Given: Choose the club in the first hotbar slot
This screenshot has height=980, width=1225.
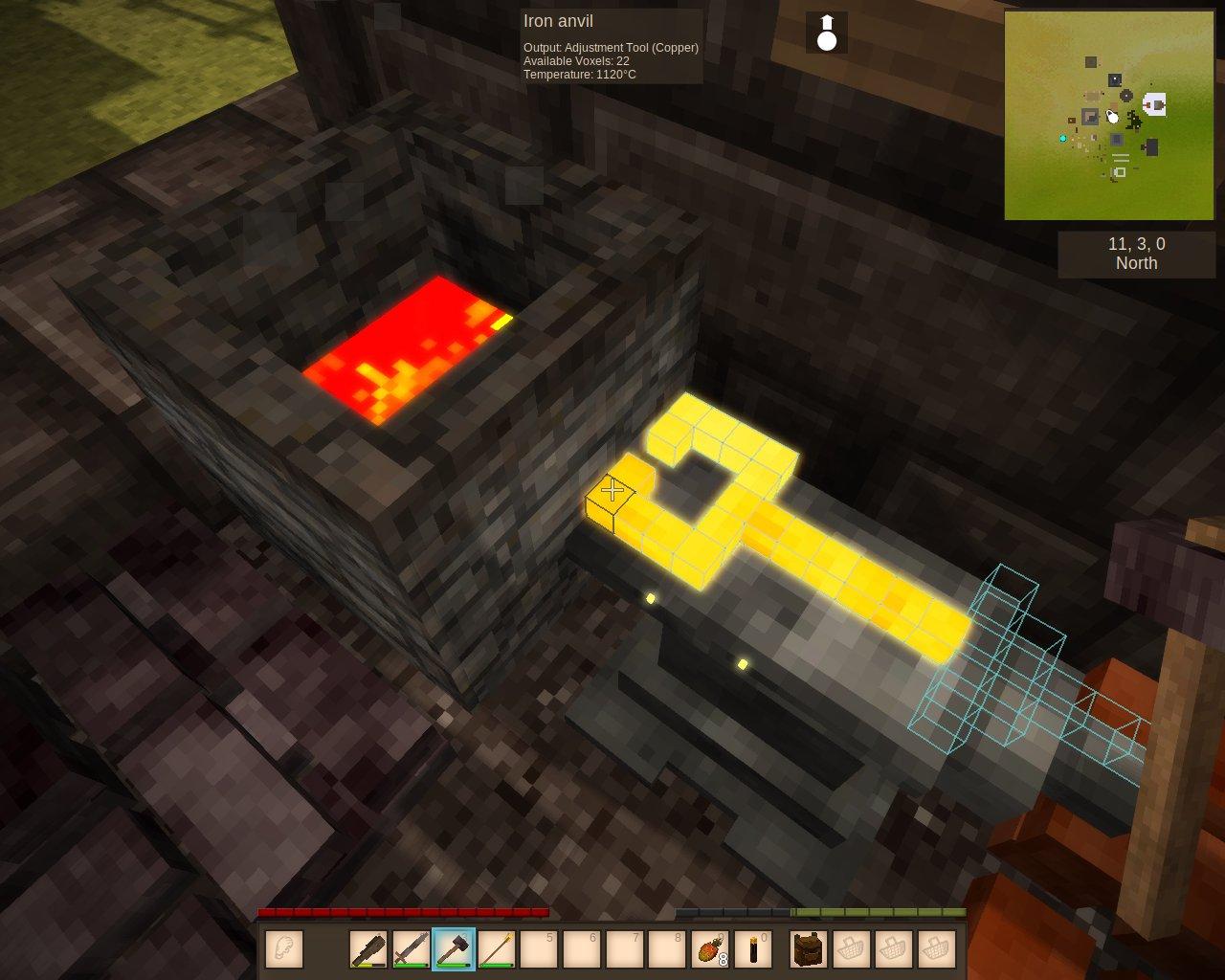Looking at the screenshot, I should 368,949.
